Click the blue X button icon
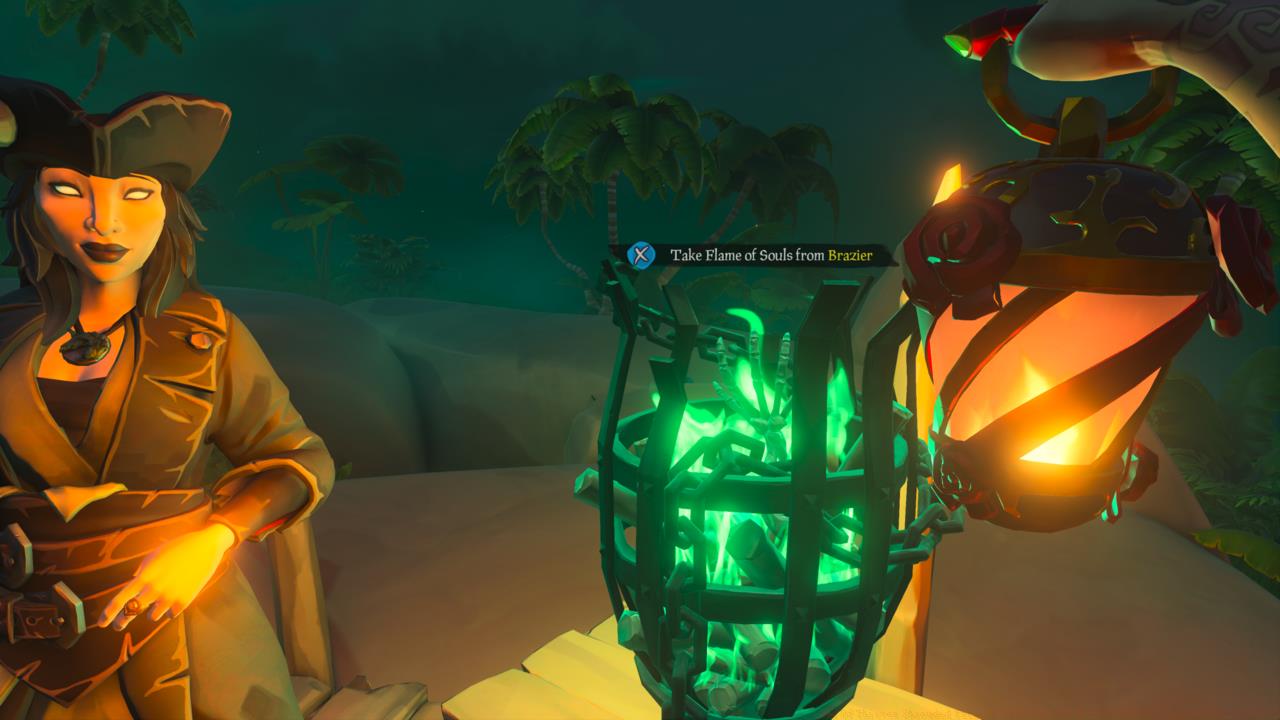This screenshot has height=720, width=1280. pyautogui.click(x=639, y=254)
